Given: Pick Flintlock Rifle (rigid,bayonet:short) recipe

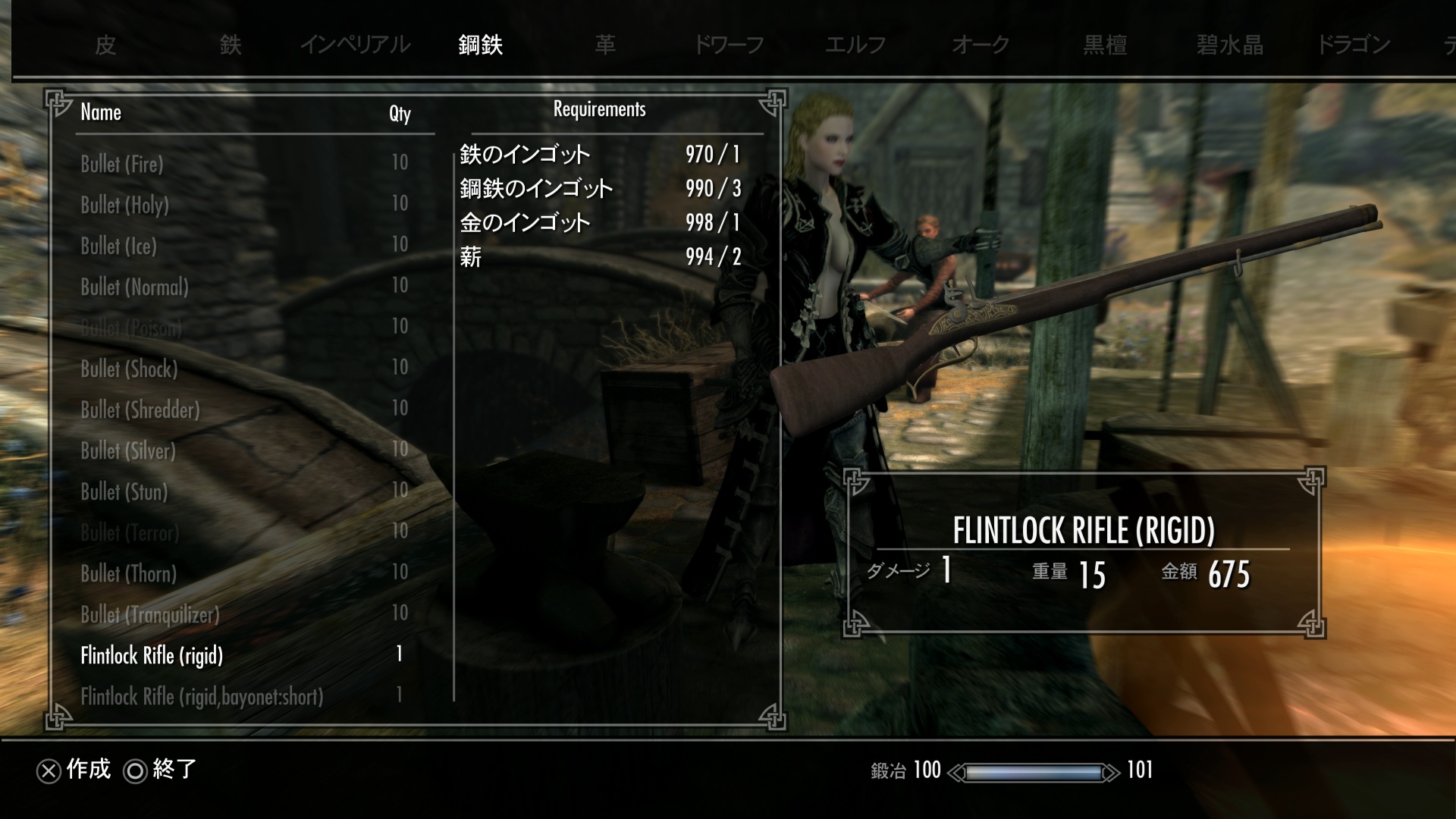Looking at the screenshot, I should (x=202, y=696).
